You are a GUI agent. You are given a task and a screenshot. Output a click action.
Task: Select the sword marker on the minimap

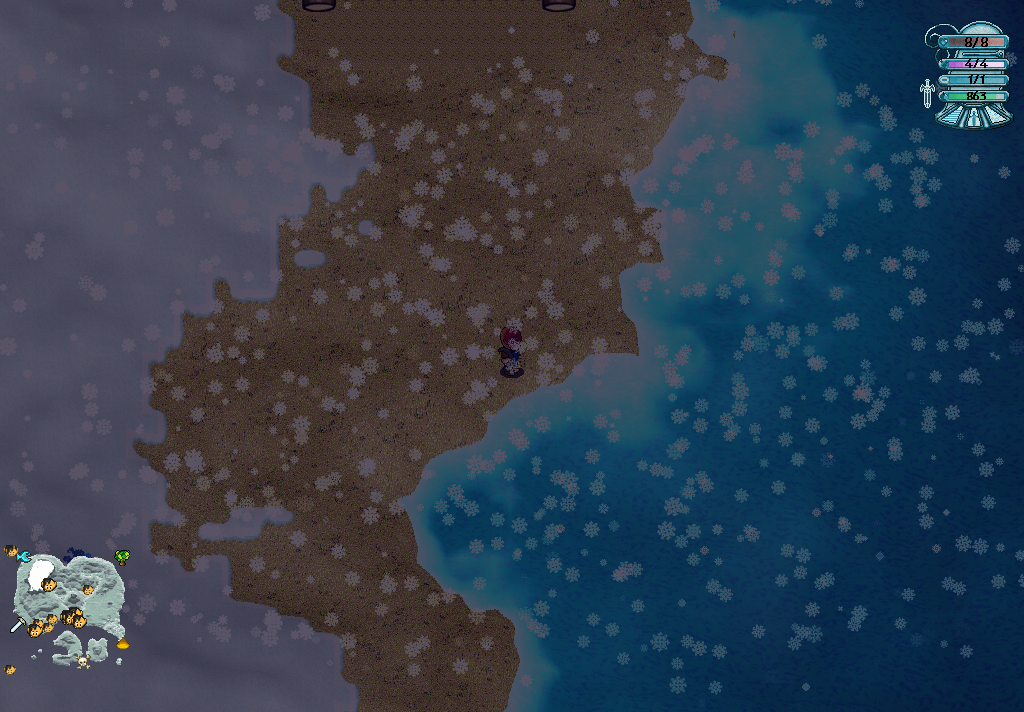[x=17, y=626]
